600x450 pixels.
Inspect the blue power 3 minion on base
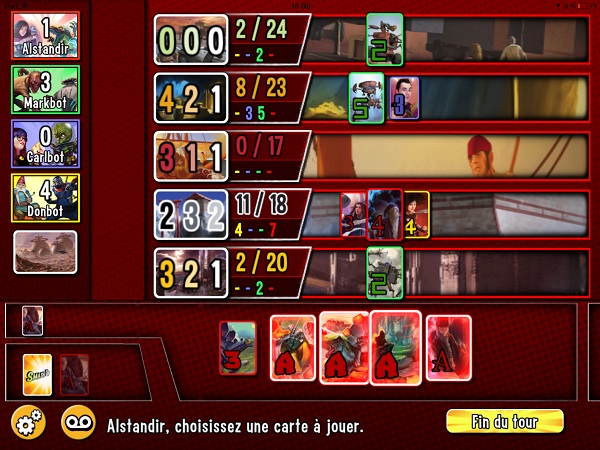coord(403,97)
